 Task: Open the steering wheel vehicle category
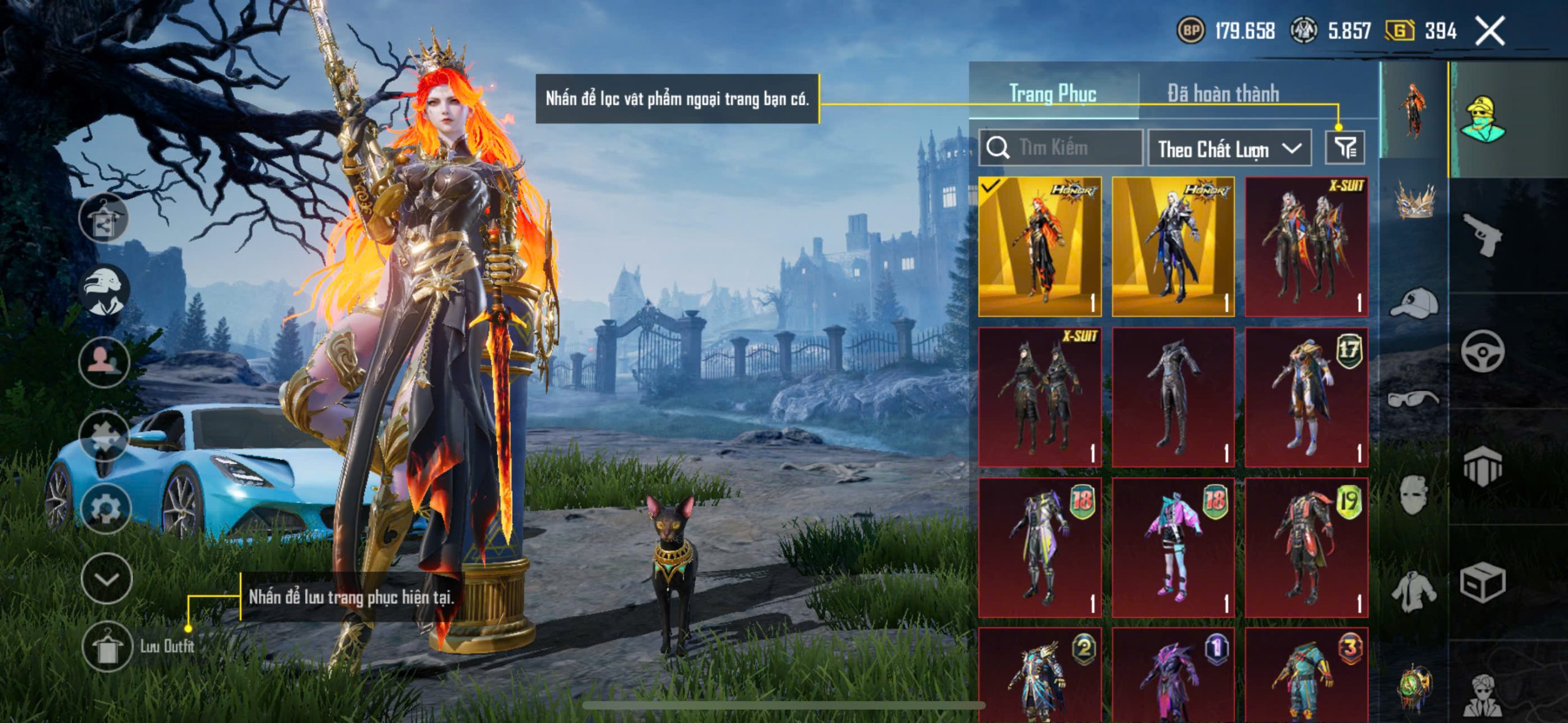click(x=1482, y=351)
